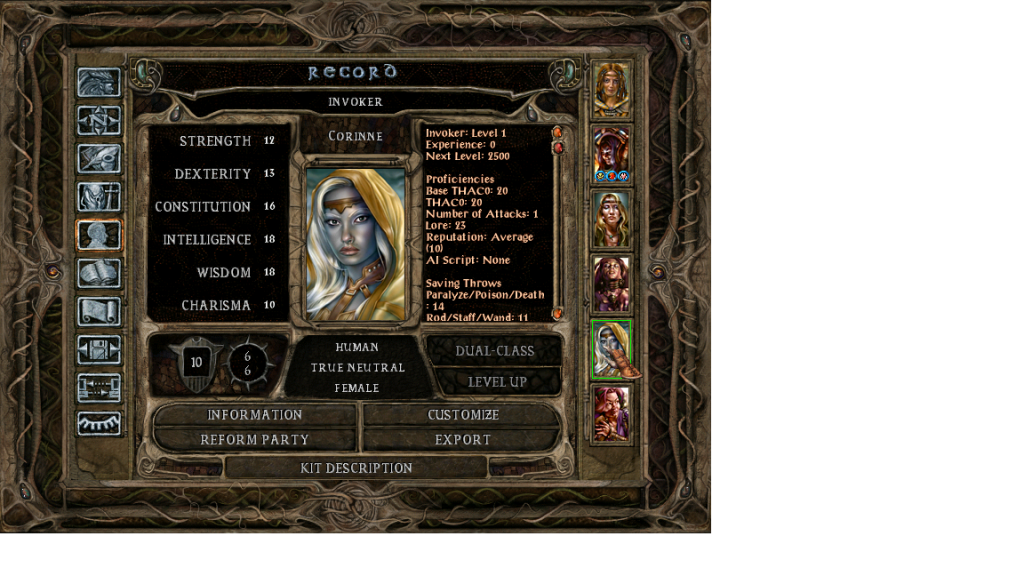
Task: Click the Customize button
Action: pos(463,415)
